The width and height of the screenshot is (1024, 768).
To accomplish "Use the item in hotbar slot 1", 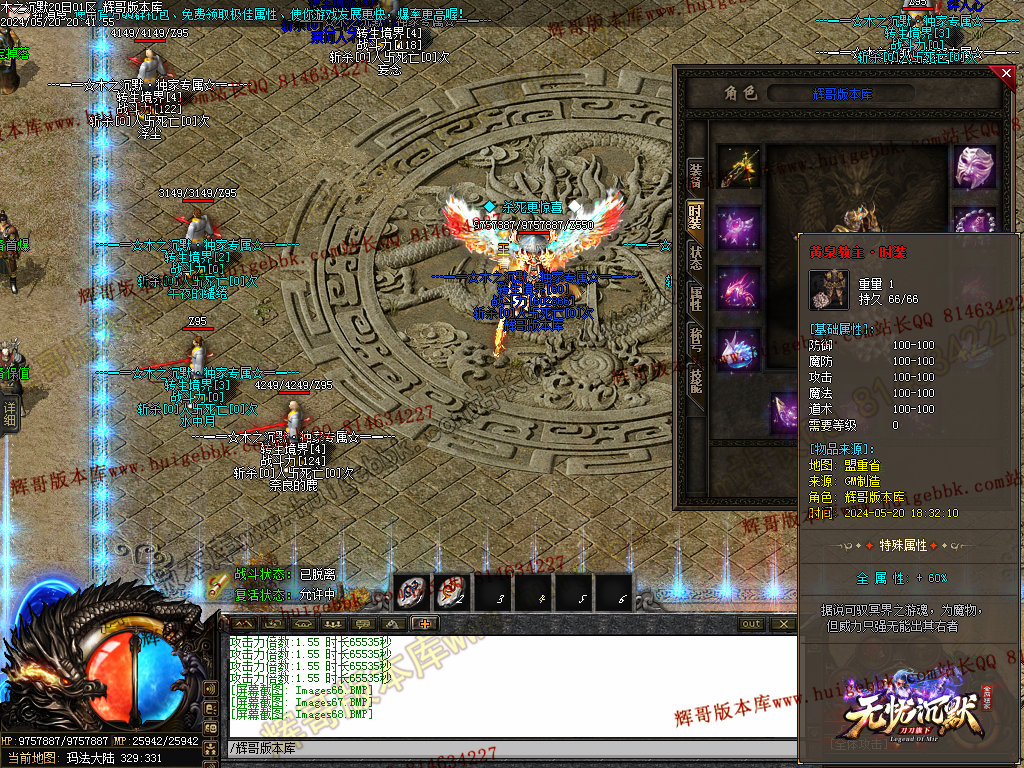I will pos(412,592).
